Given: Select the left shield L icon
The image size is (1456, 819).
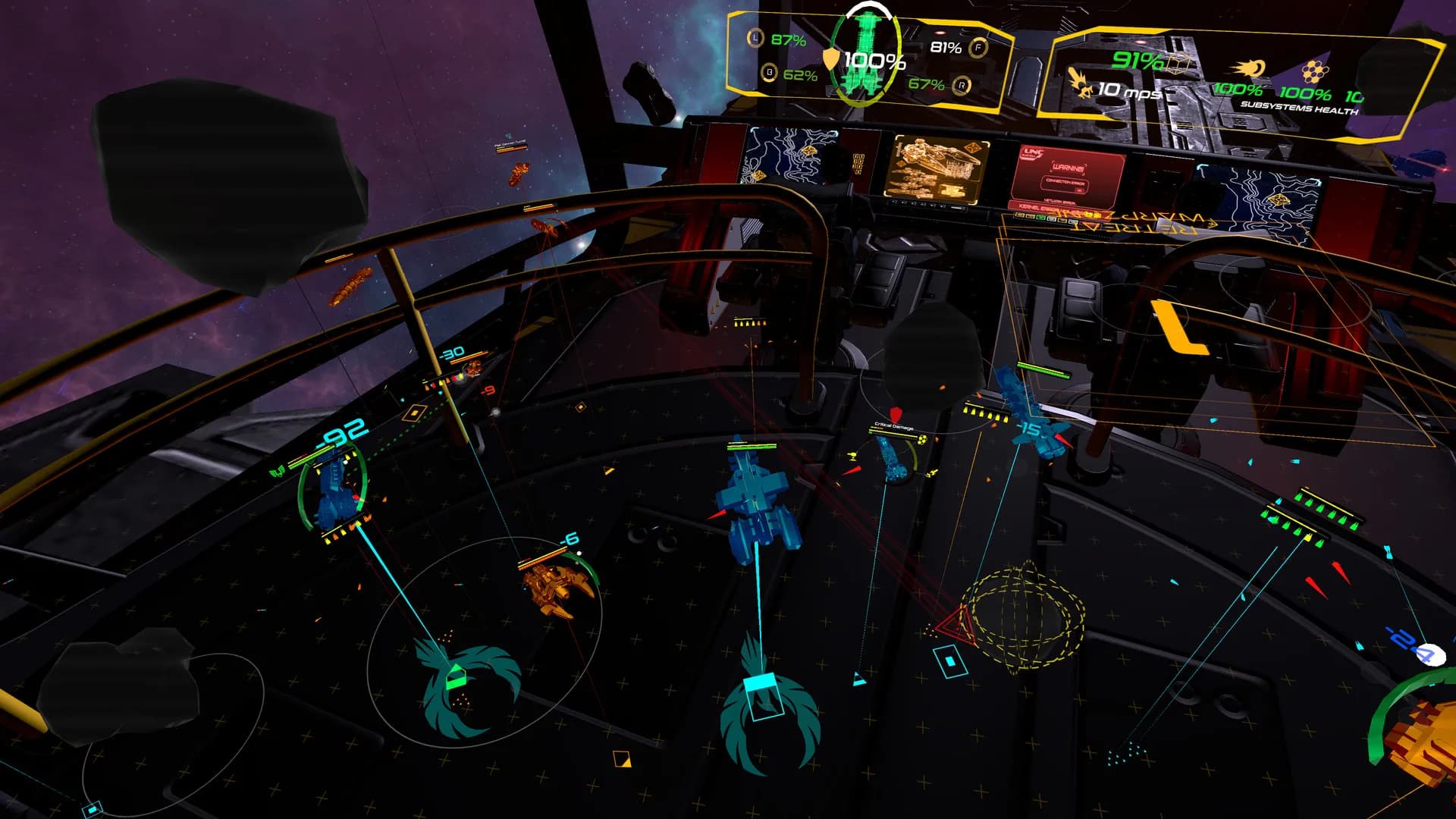Looking at the screenshot, I should tap(755, 39).
